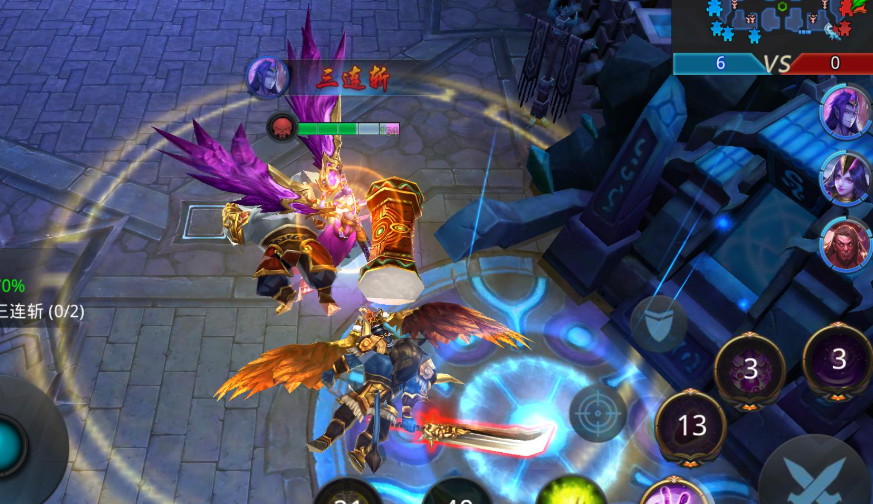
Task: Tap the cyan movement joystick knob
Action: point(10,442)
